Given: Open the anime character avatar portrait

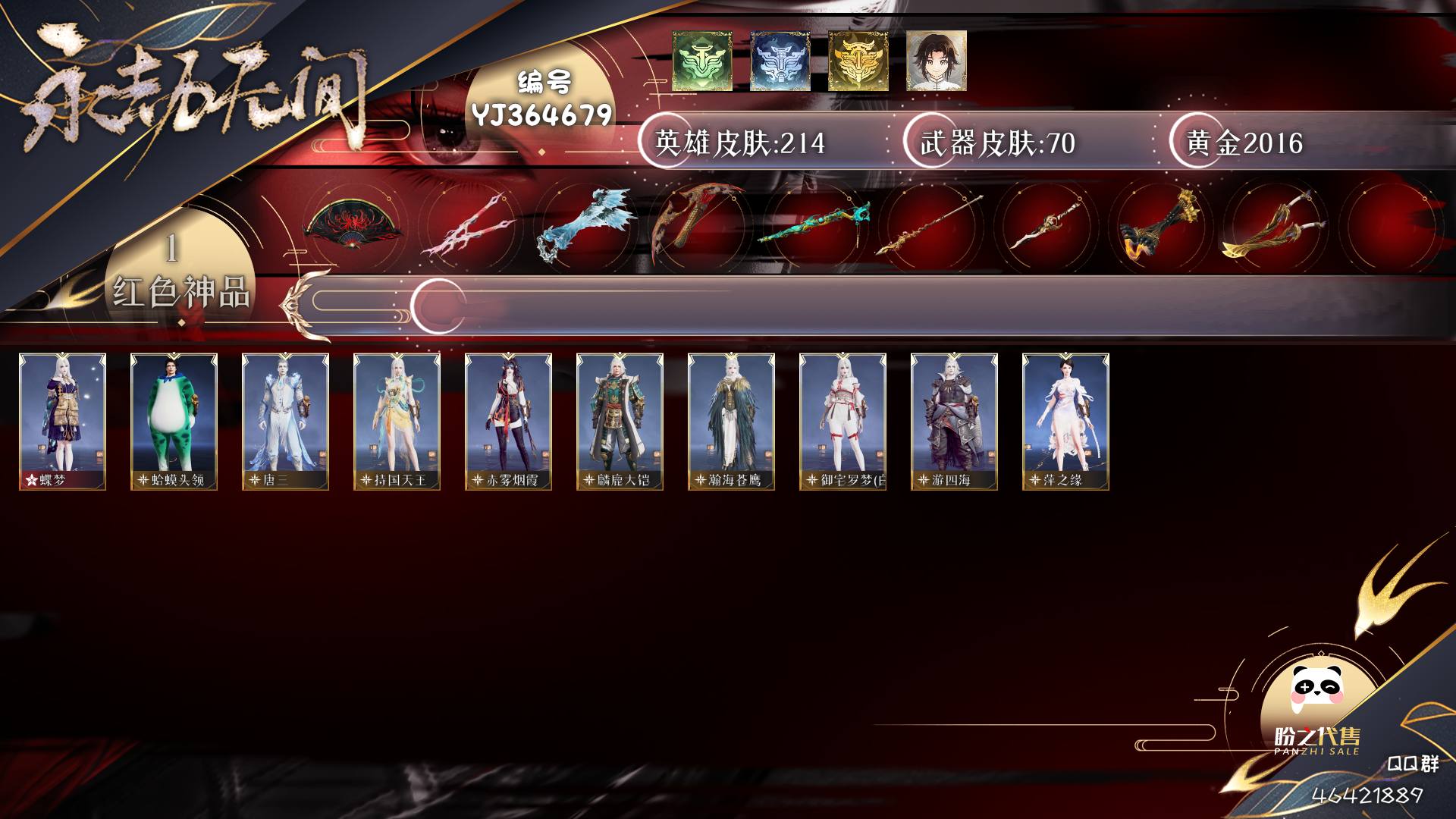Looking at the screenshot, I should coord(936,61).
